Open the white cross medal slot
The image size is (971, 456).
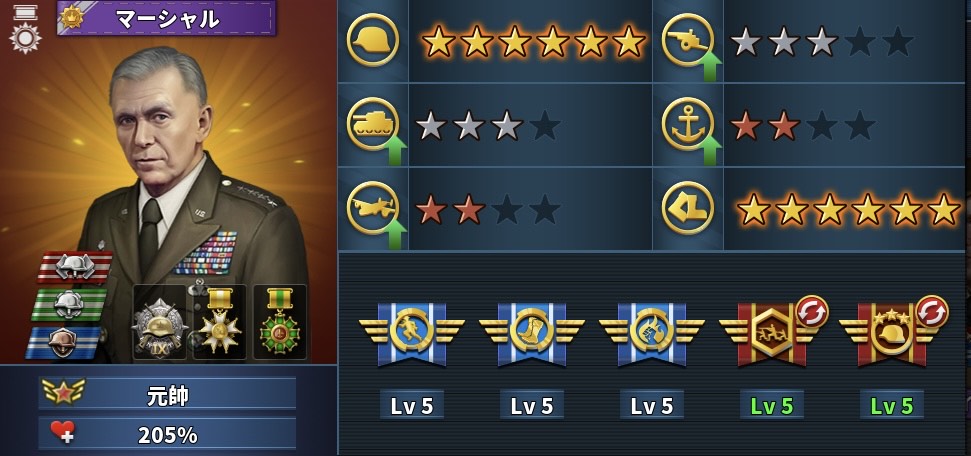coord(219,322)
